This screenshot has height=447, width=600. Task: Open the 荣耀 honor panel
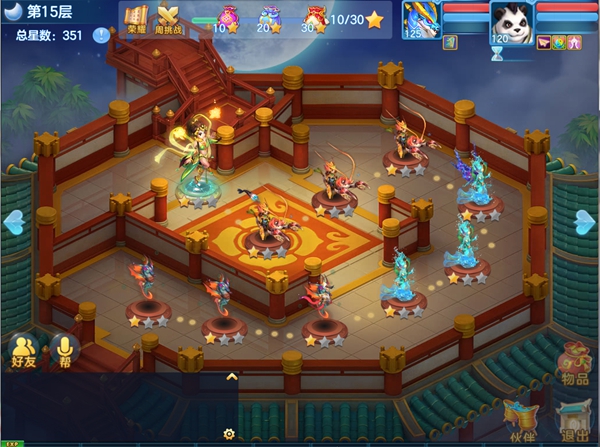tap(136, 19)
